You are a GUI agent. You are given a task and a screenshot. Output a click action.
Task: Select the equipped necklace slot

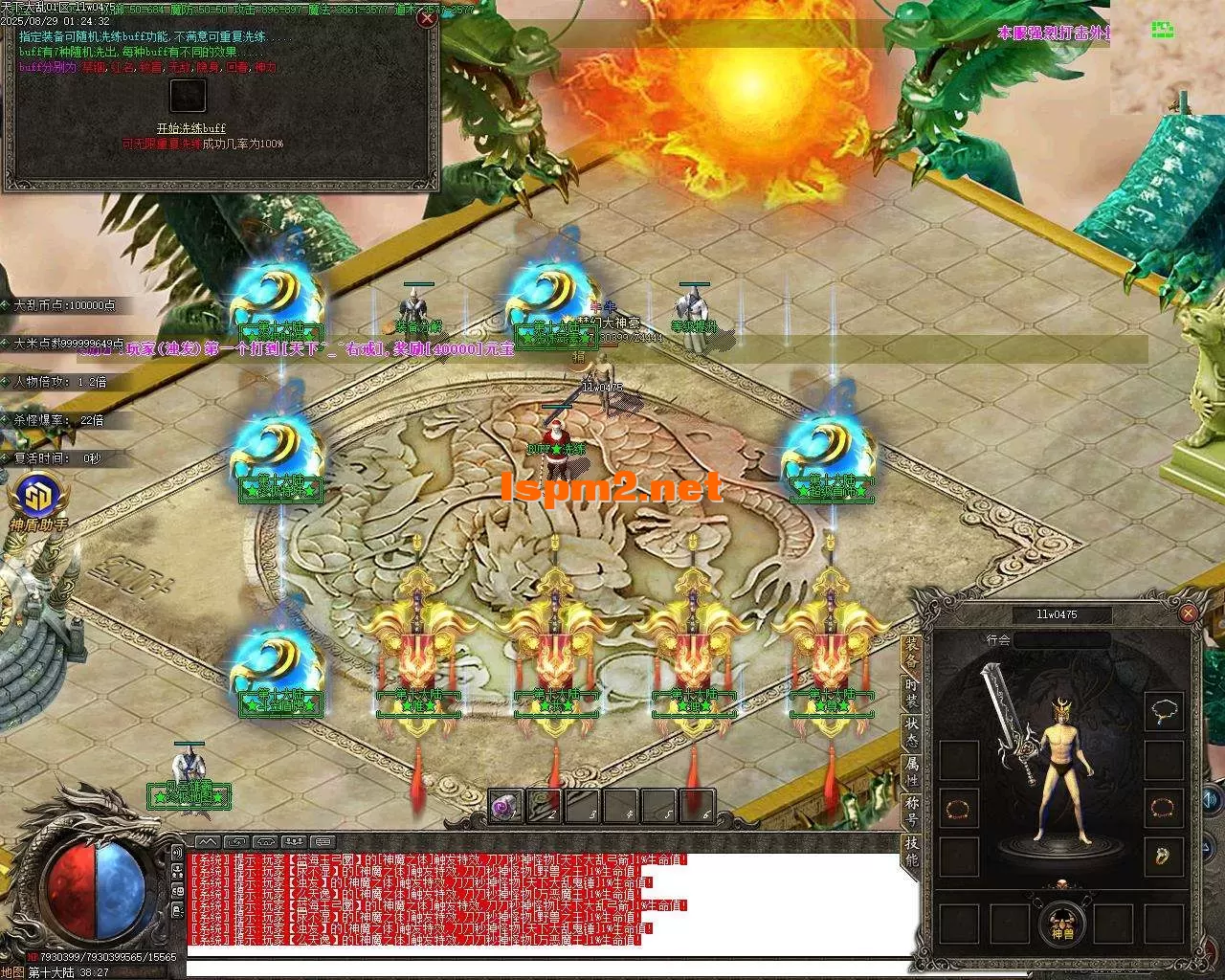(x=1165, y=712)
